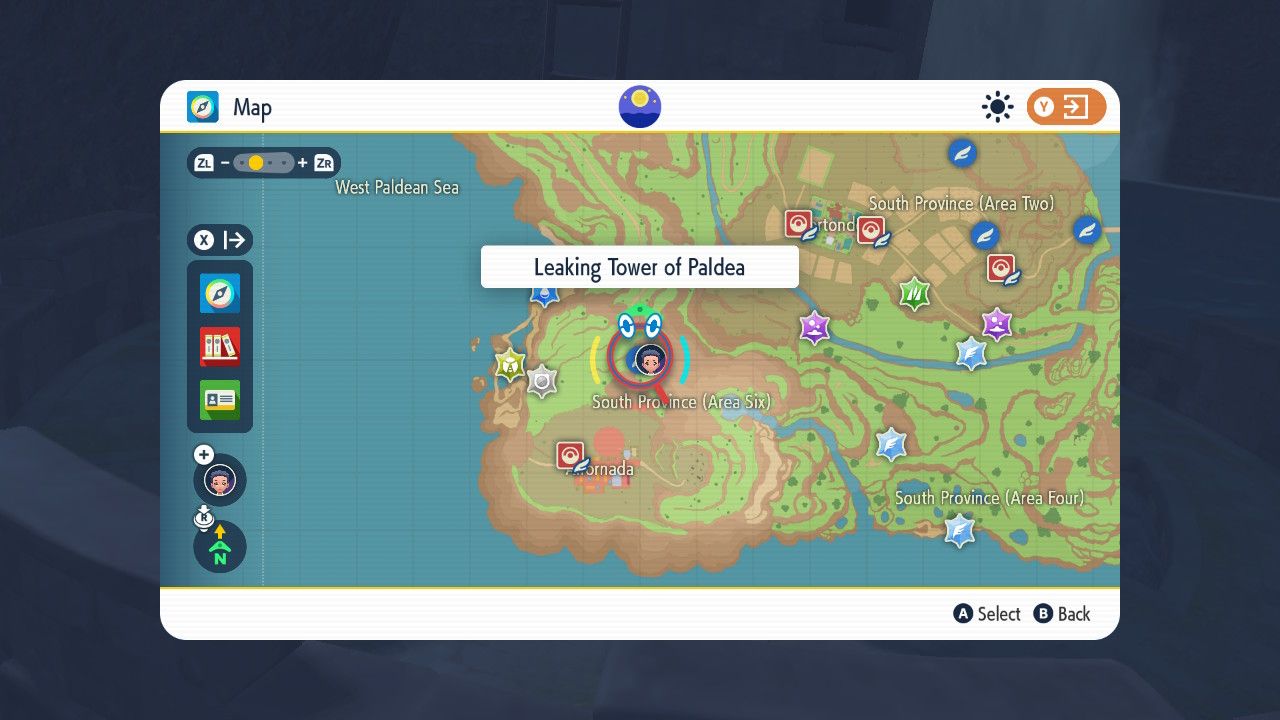Click the Pokémon Center icon near Cortondo
The image size is (1280, 720).
pos(799,222)
